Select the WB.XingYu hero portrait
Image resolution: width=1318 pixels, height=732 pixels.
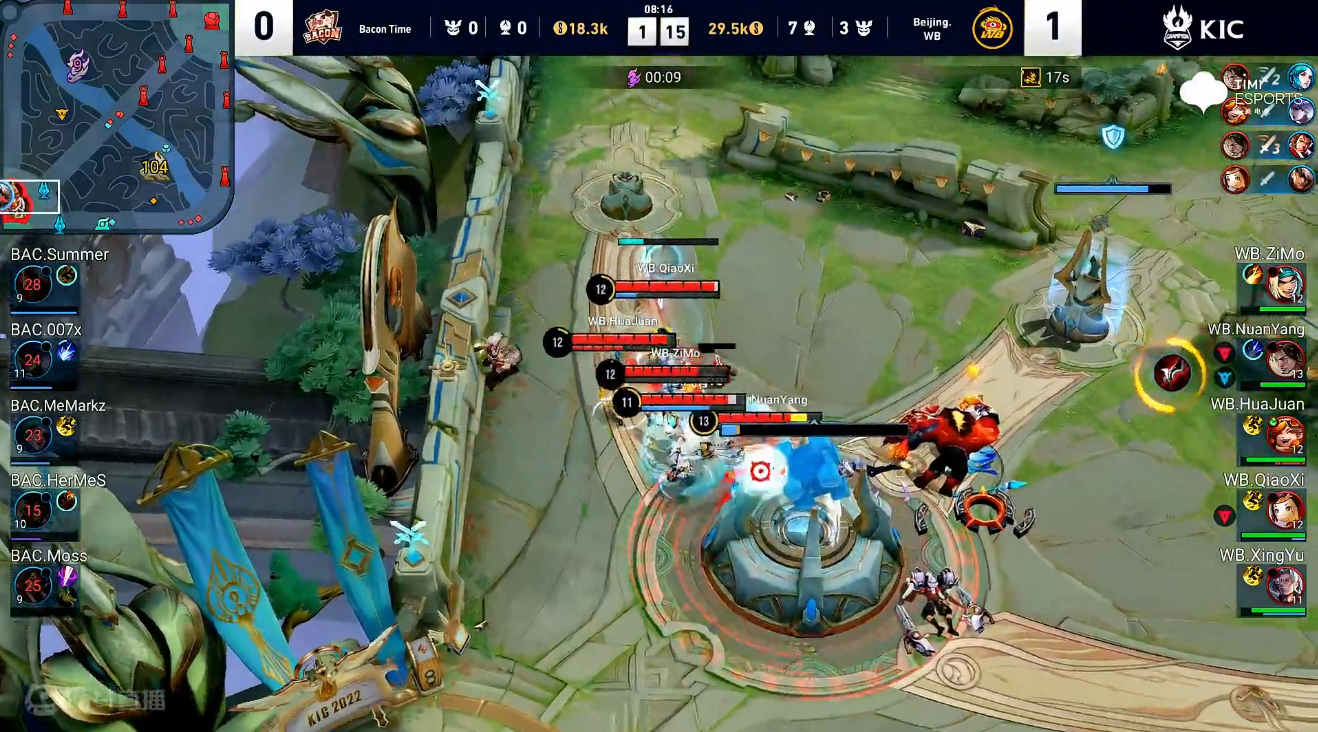[1285, 585]
